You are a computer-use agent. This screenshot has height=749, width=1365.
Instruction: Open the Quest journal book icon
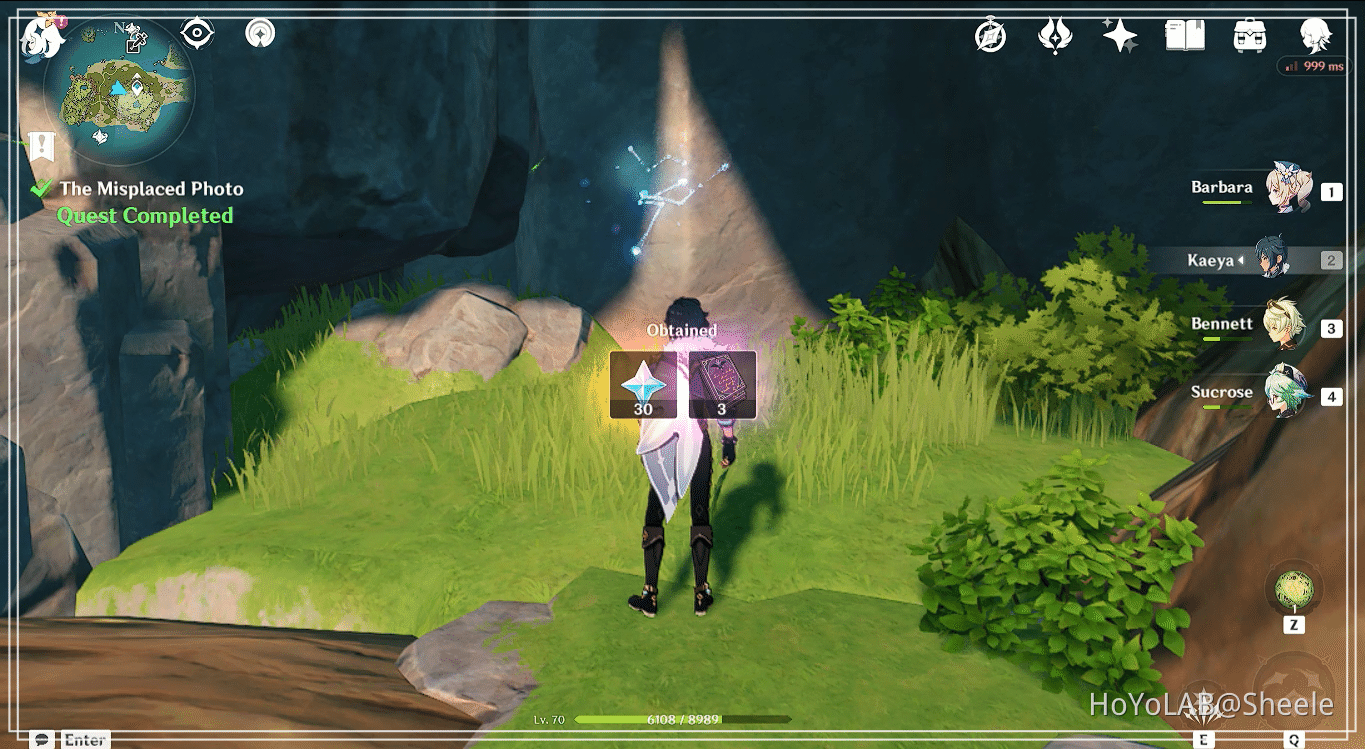(x=1184, y=35)
